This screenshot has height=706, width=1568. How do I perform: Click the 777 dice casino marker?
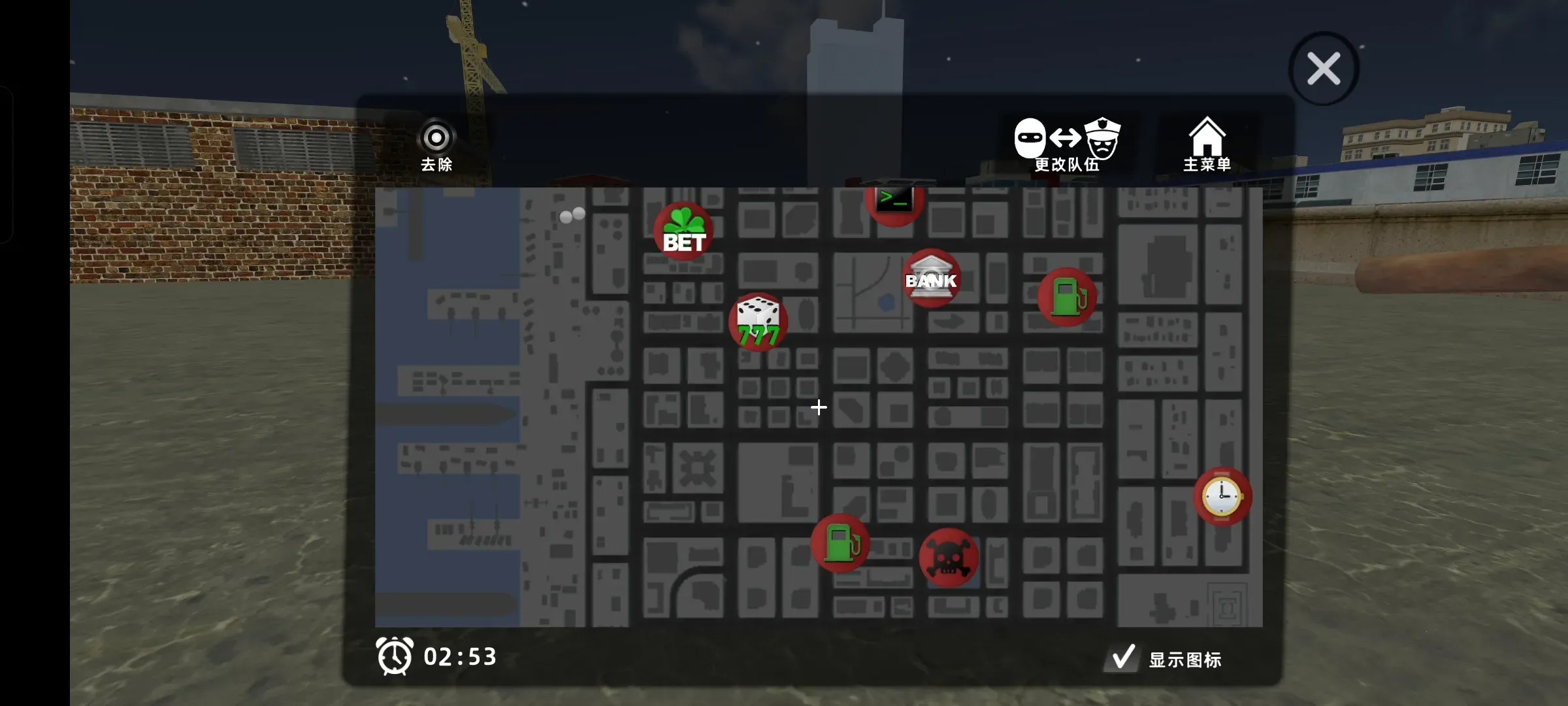758,320
